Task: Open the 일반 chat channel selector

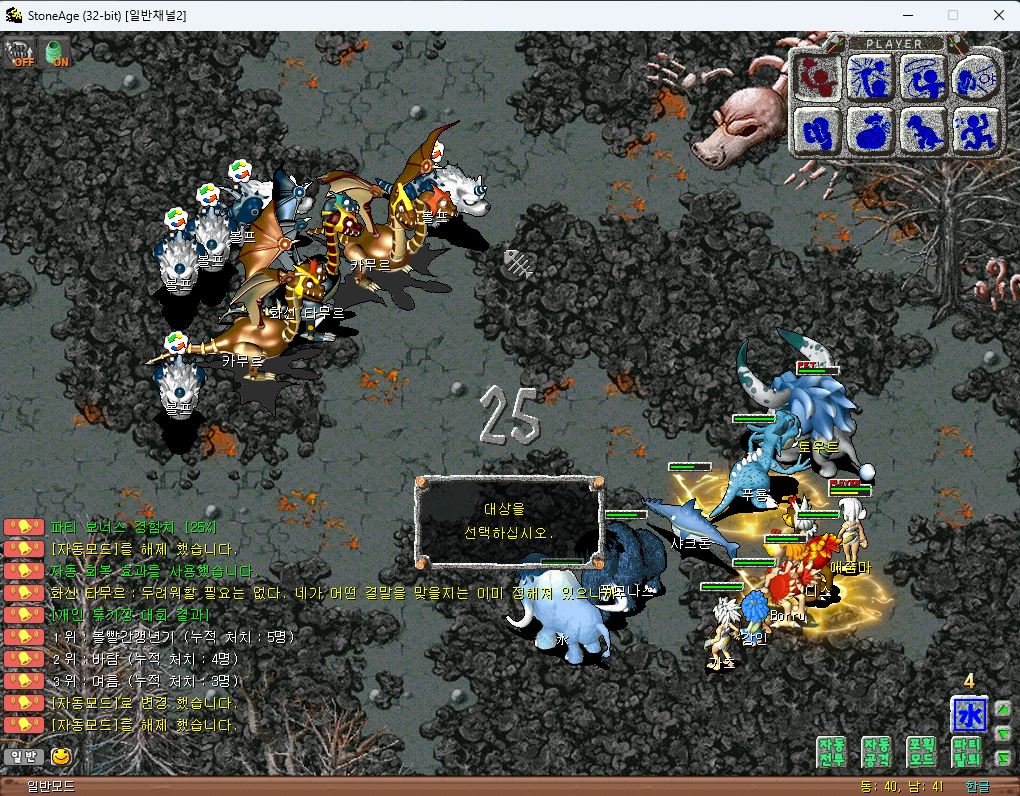Action: click(23, 757)
